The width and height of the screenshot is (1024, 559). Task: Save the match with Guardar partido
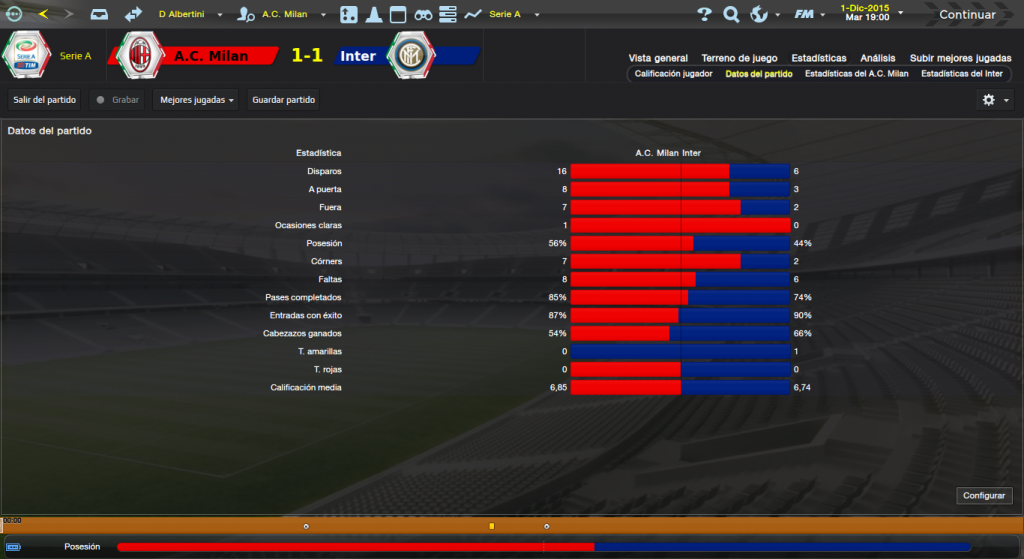[x=284, y=100]
